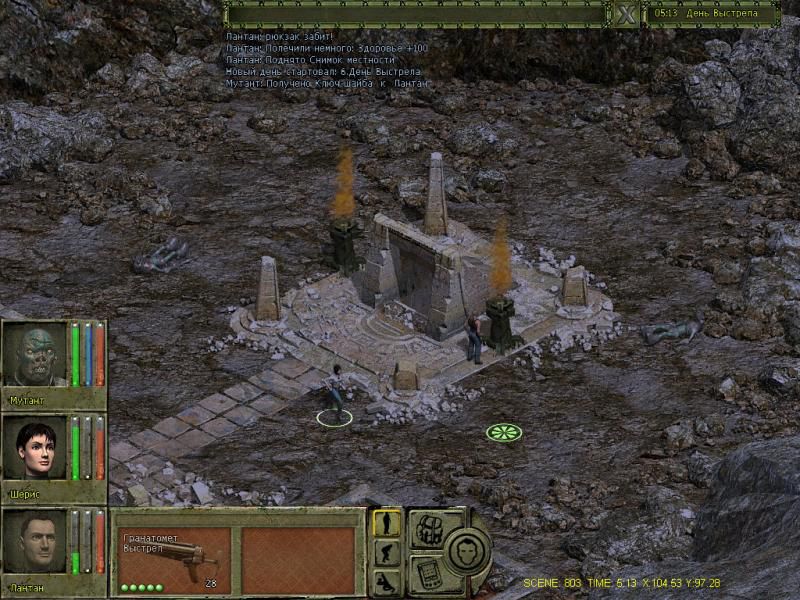Select the Лантан character portrait
This screenshot has width=800, height=600.
35,542
